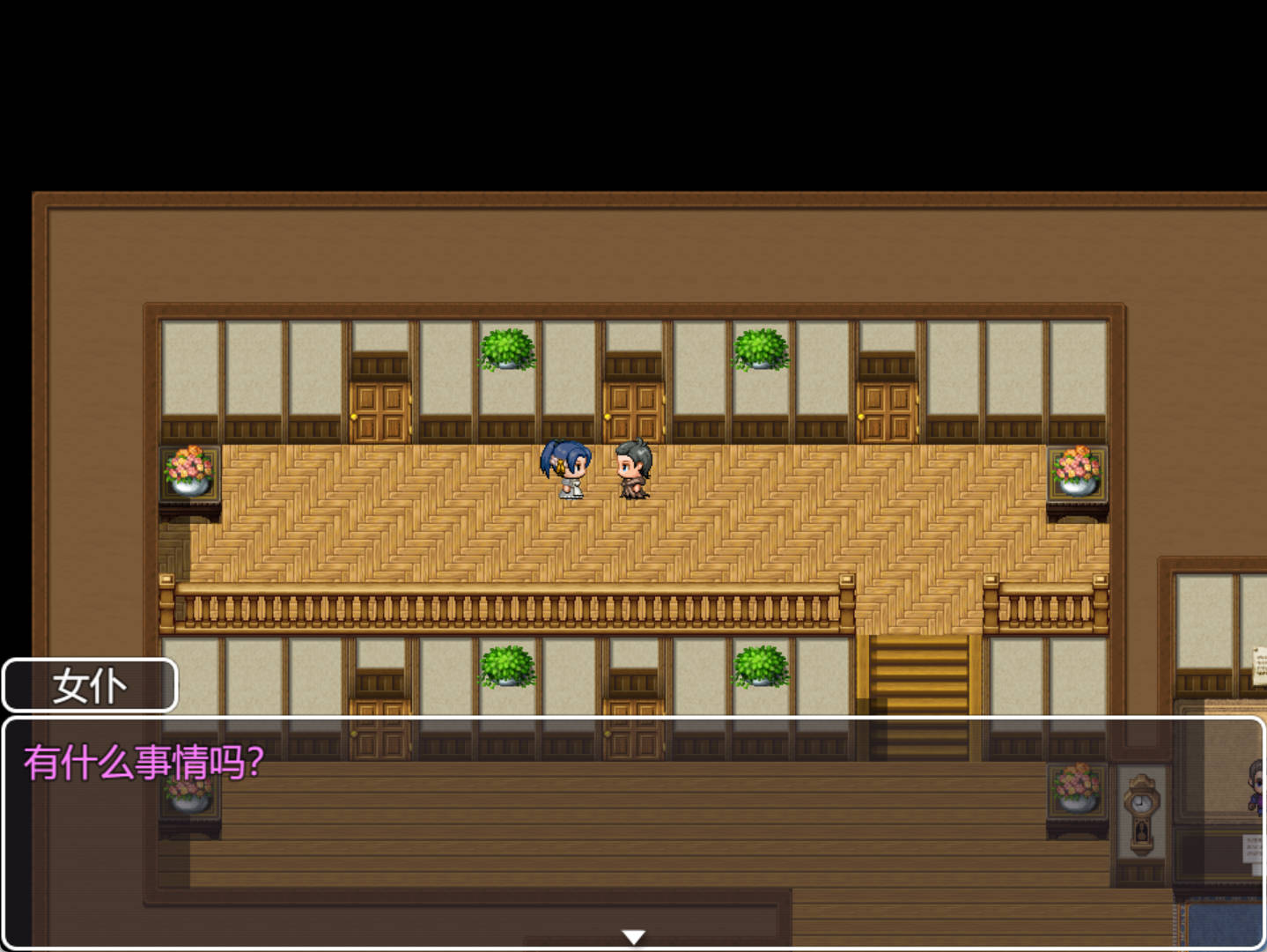Click the 女仆 name tag above the dialogue
The height and width of the screenshot is (952, 1267).
89,684
